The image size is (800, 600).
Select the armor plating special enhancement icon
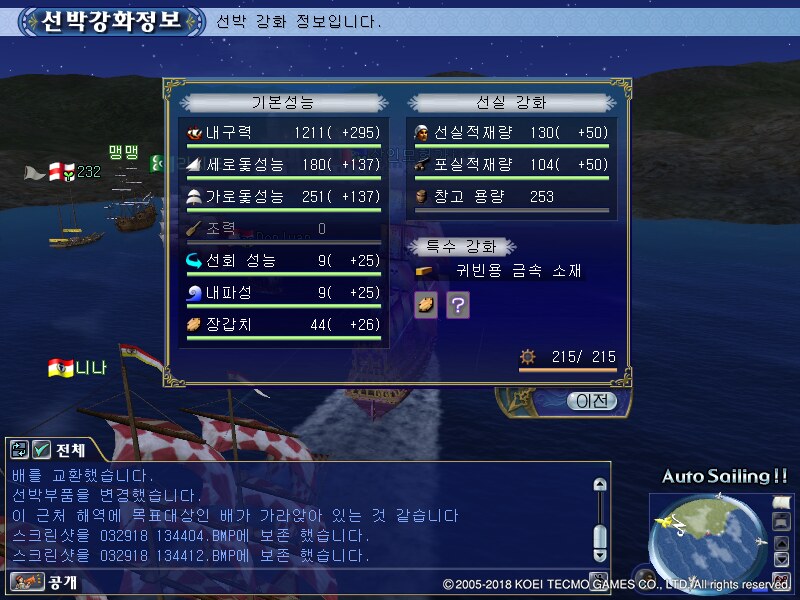click(x=426, y=305)
